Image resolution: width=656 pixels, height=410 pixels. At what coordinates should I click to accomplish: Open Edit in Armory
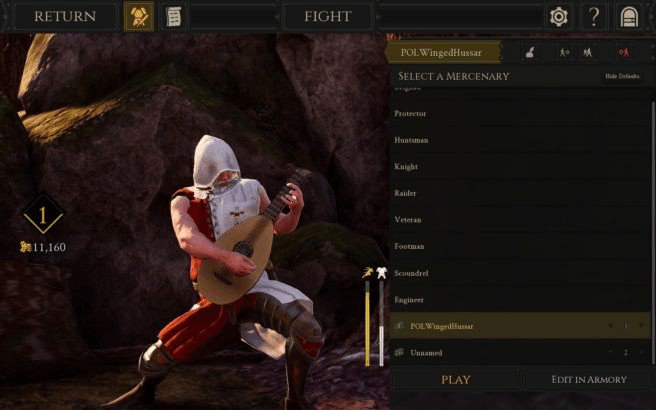(x=589, y=380)
